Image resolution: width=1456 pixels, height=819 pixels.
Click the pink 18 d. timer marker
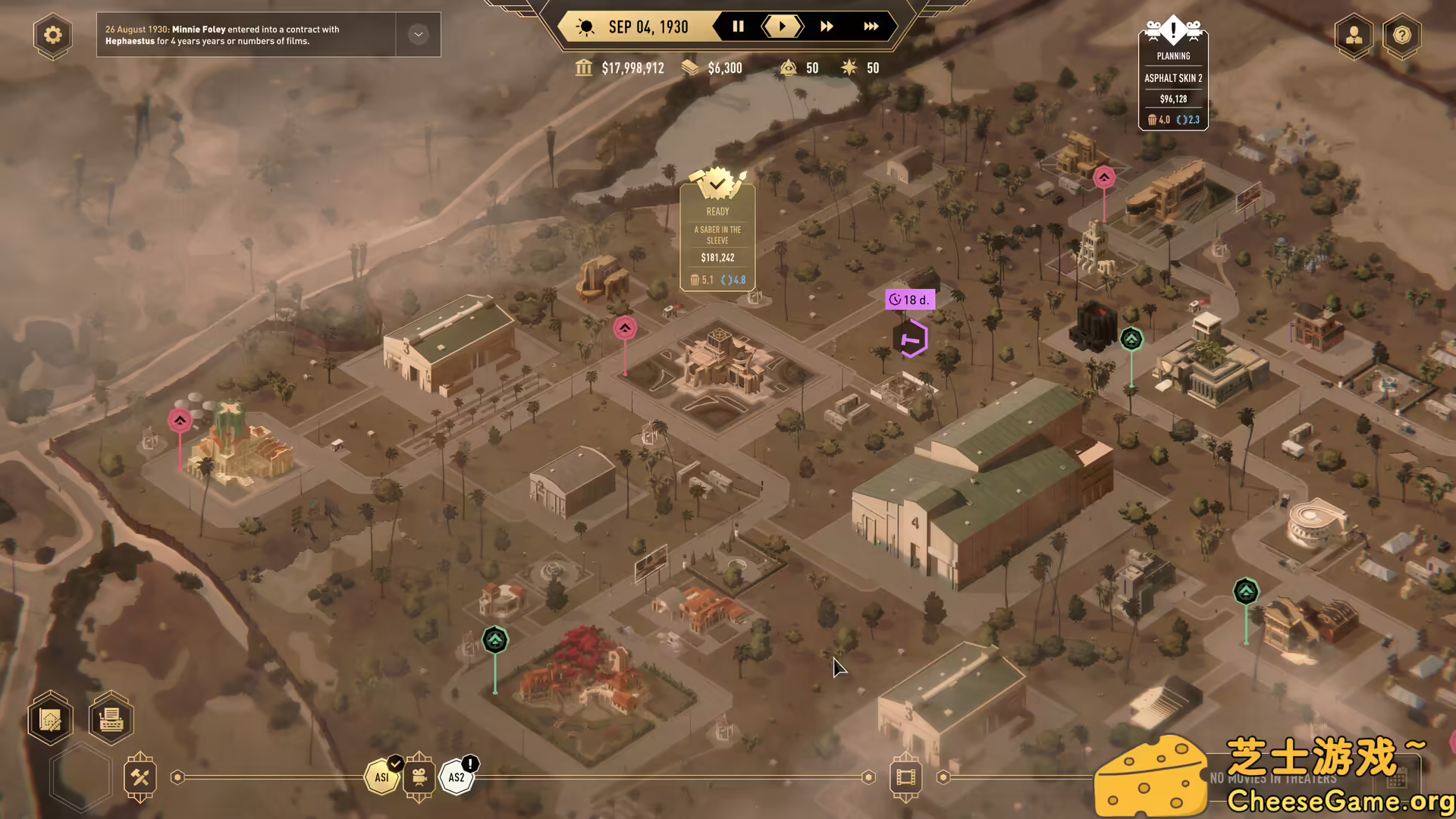909,300
